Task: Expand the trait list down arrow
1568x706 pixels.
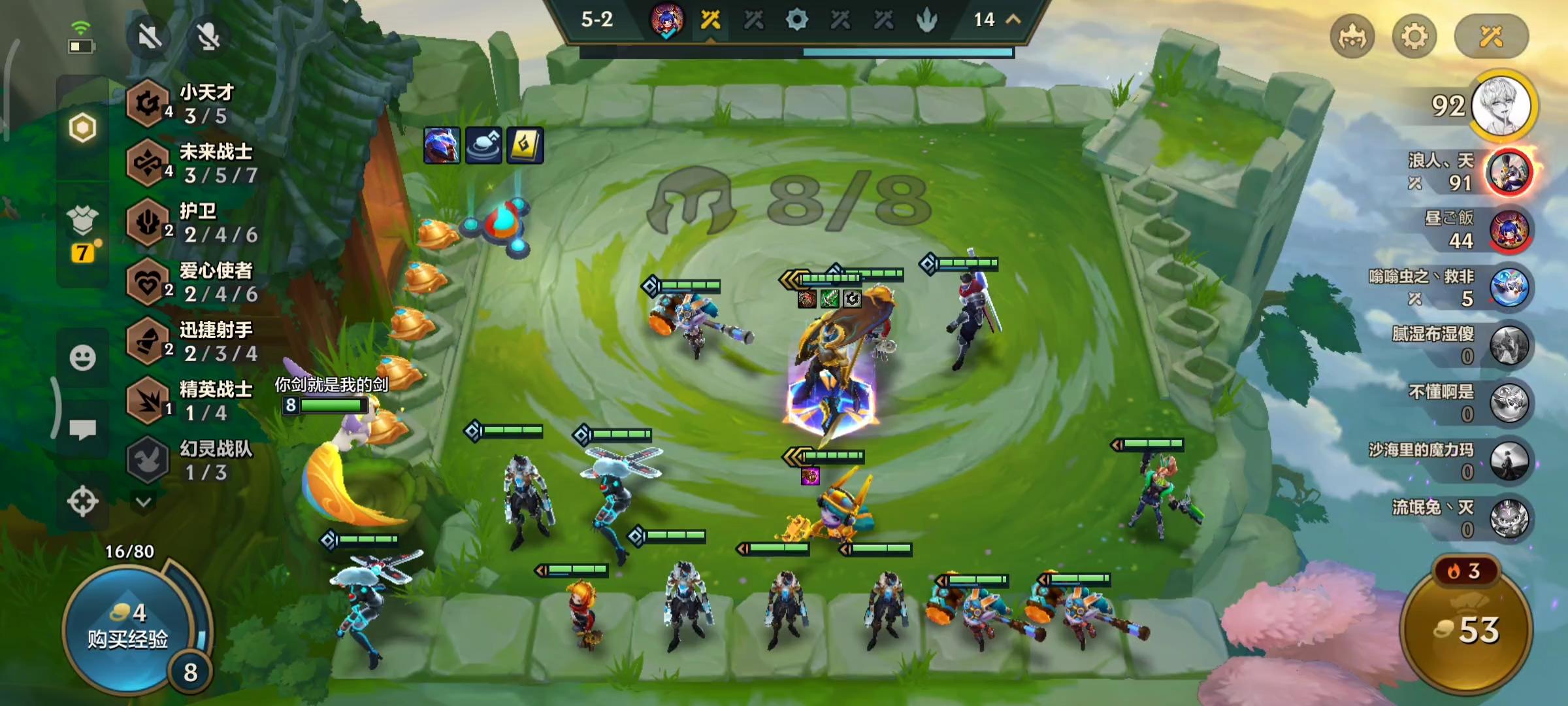Action: point(144,502)
